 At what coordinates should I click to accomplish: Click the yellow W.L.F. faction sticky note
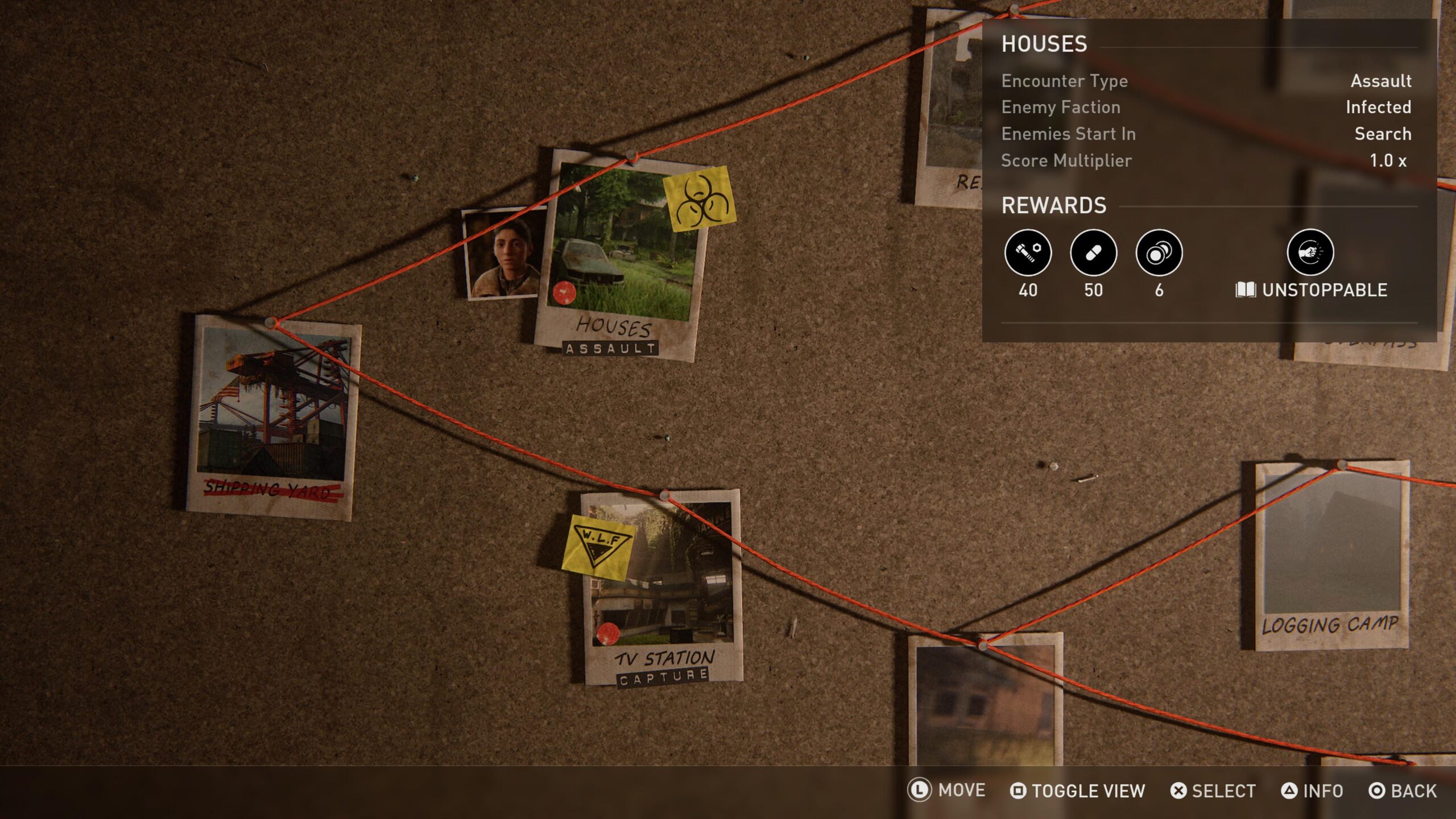pyautogui.click(x=597, y=547)
